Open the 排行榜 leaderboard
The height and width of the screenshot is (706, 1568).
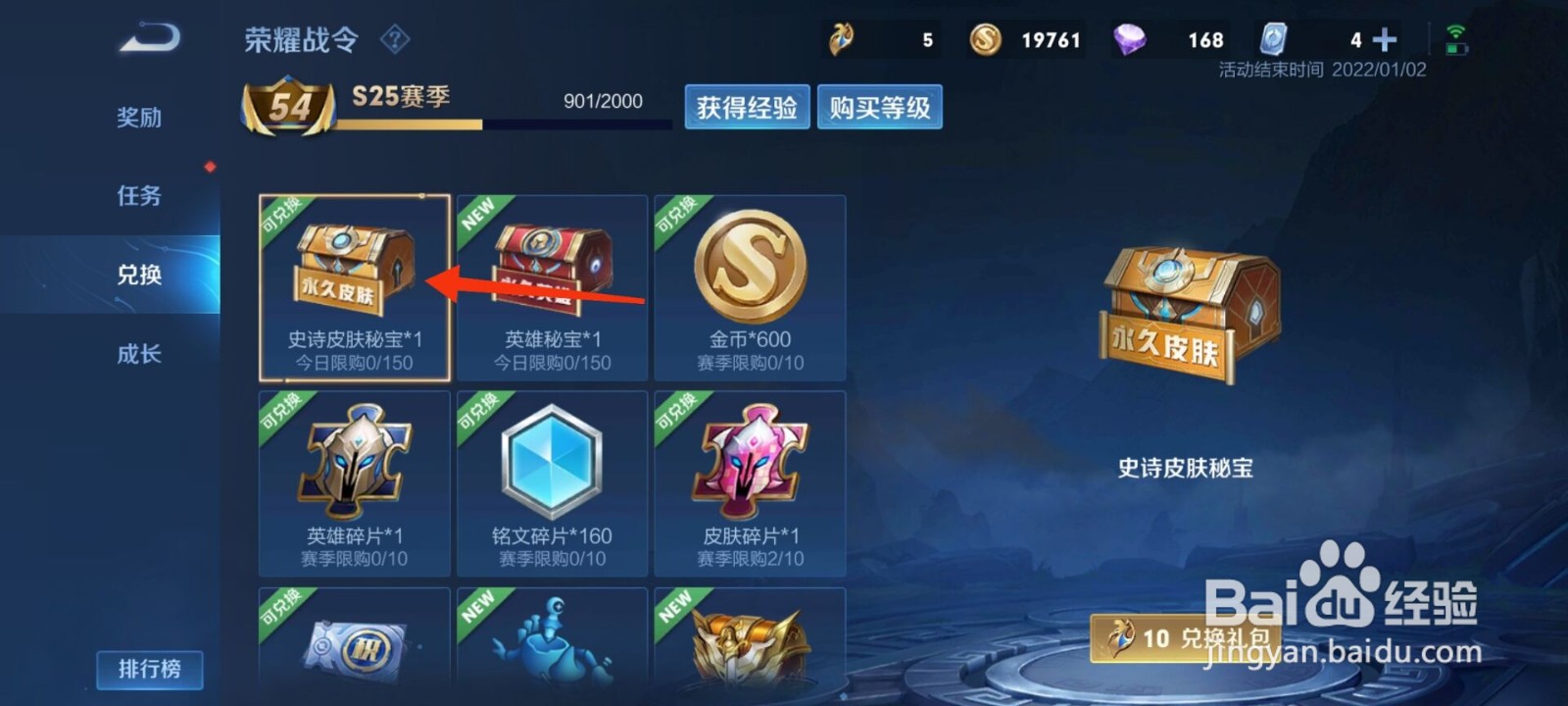point(149,670)
